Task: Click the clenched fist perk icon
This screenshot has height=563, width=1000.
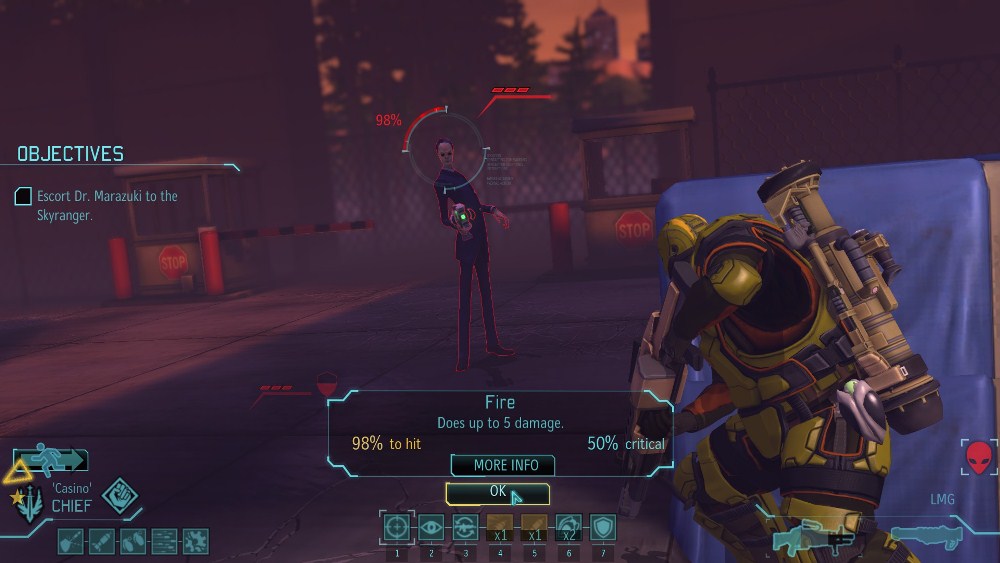Action: [x=119, y=497]
